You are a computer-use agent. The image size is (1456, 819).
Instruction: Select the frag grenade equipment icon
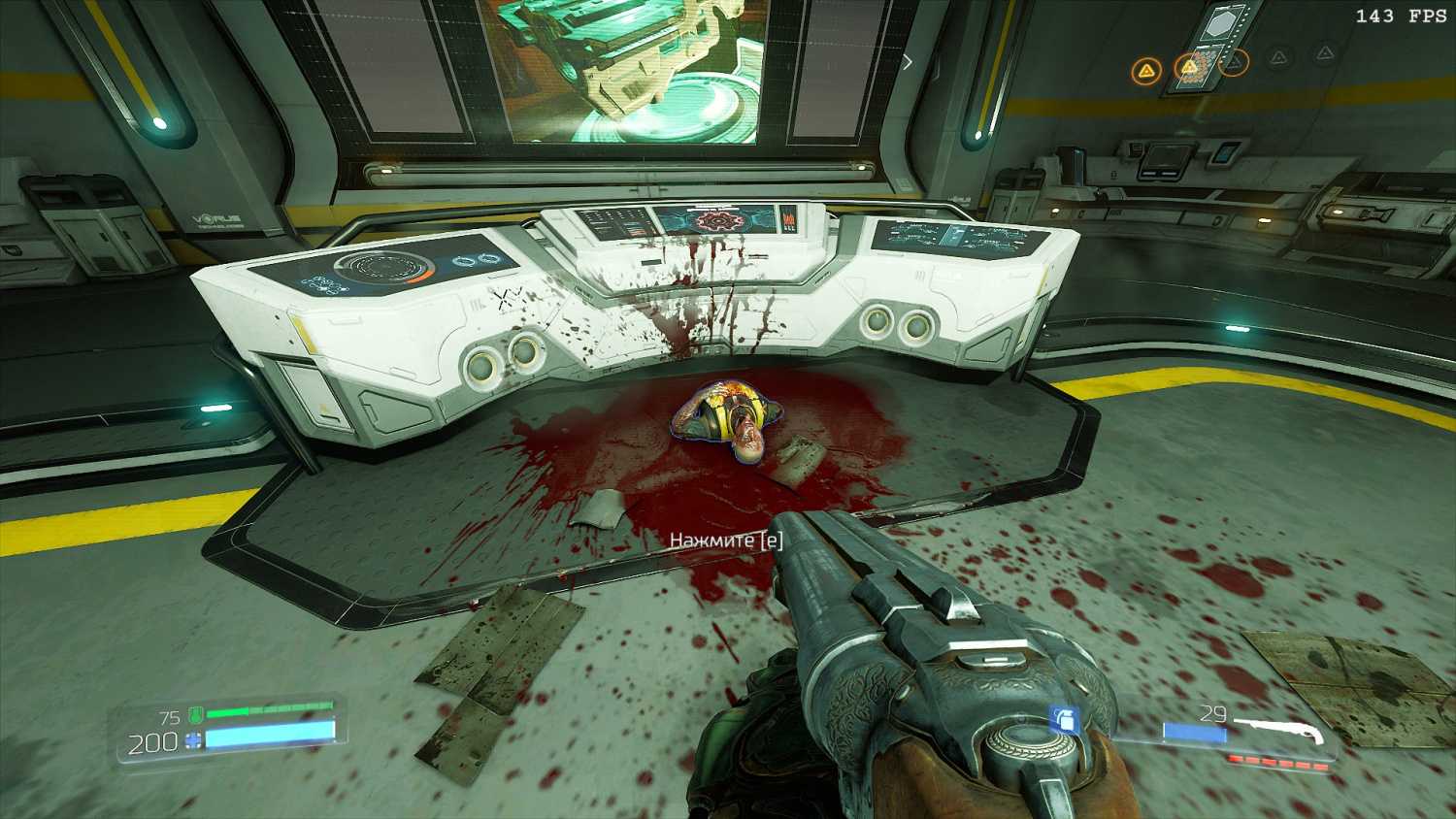coord(1065,720)
